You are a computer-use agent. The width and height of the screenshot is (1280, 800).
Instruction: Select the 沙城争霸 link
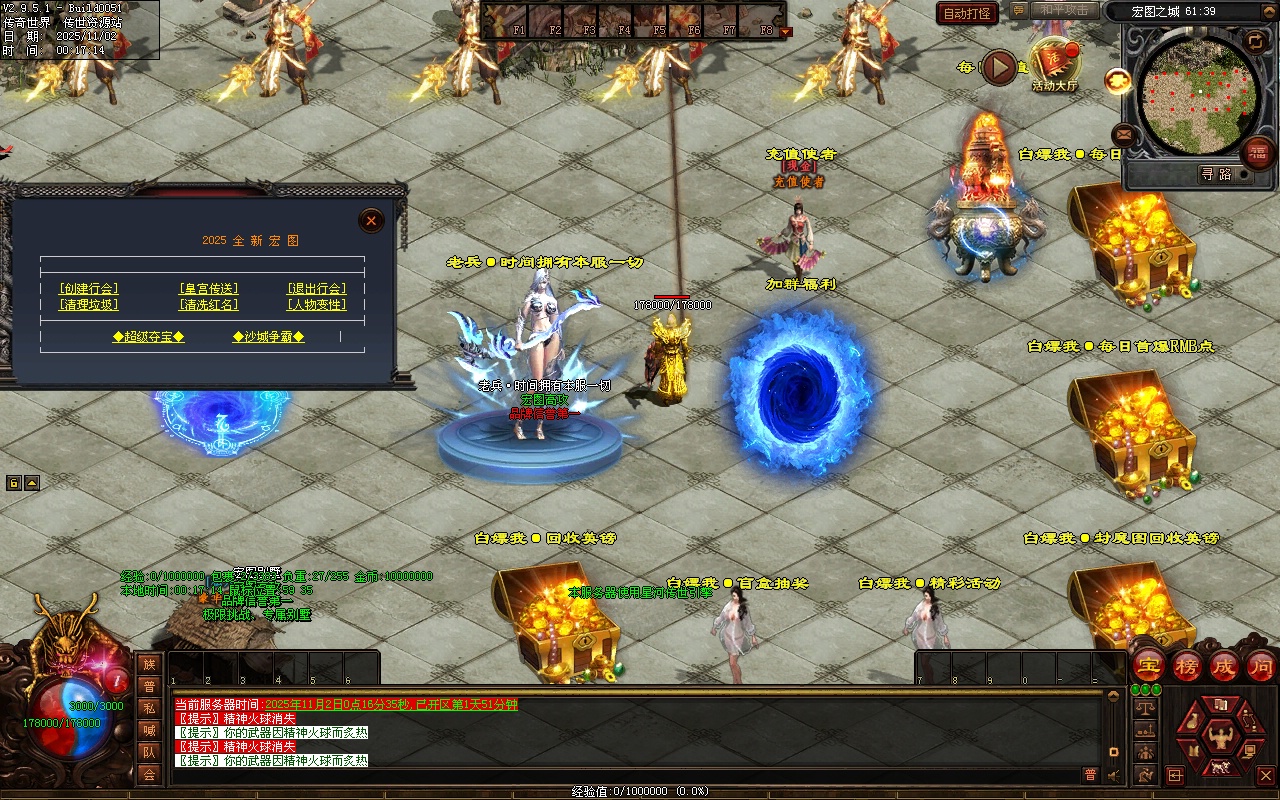coord(268,337)
